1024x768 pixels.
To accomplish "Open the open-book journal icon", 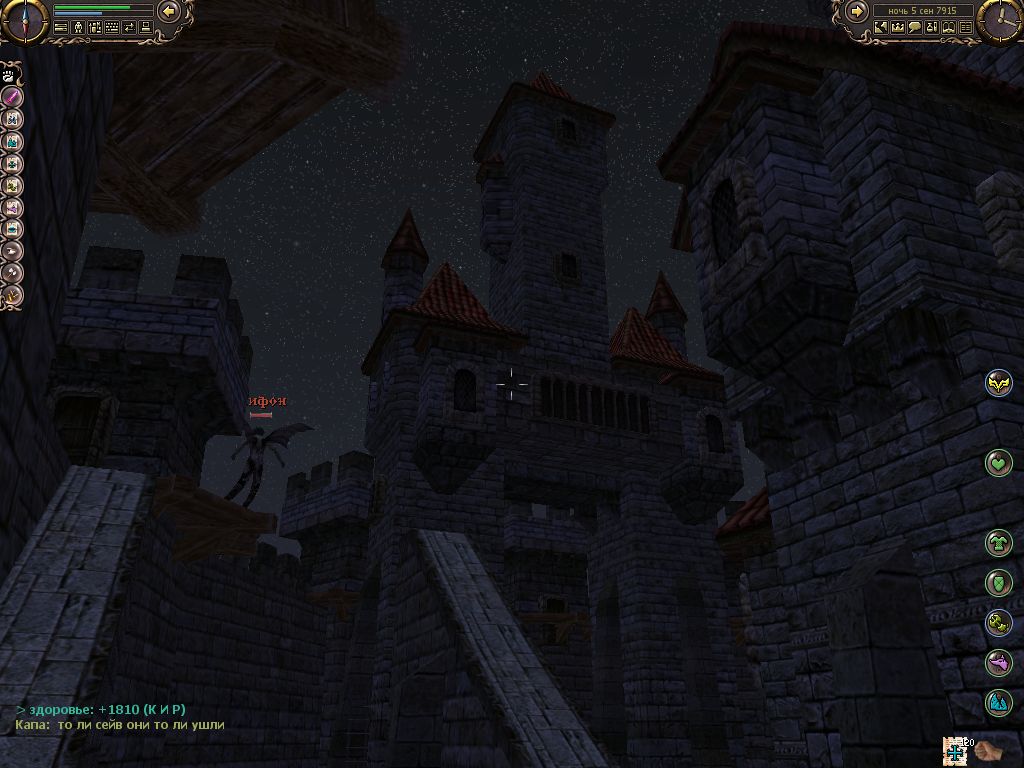I will [x=949, y=28].
